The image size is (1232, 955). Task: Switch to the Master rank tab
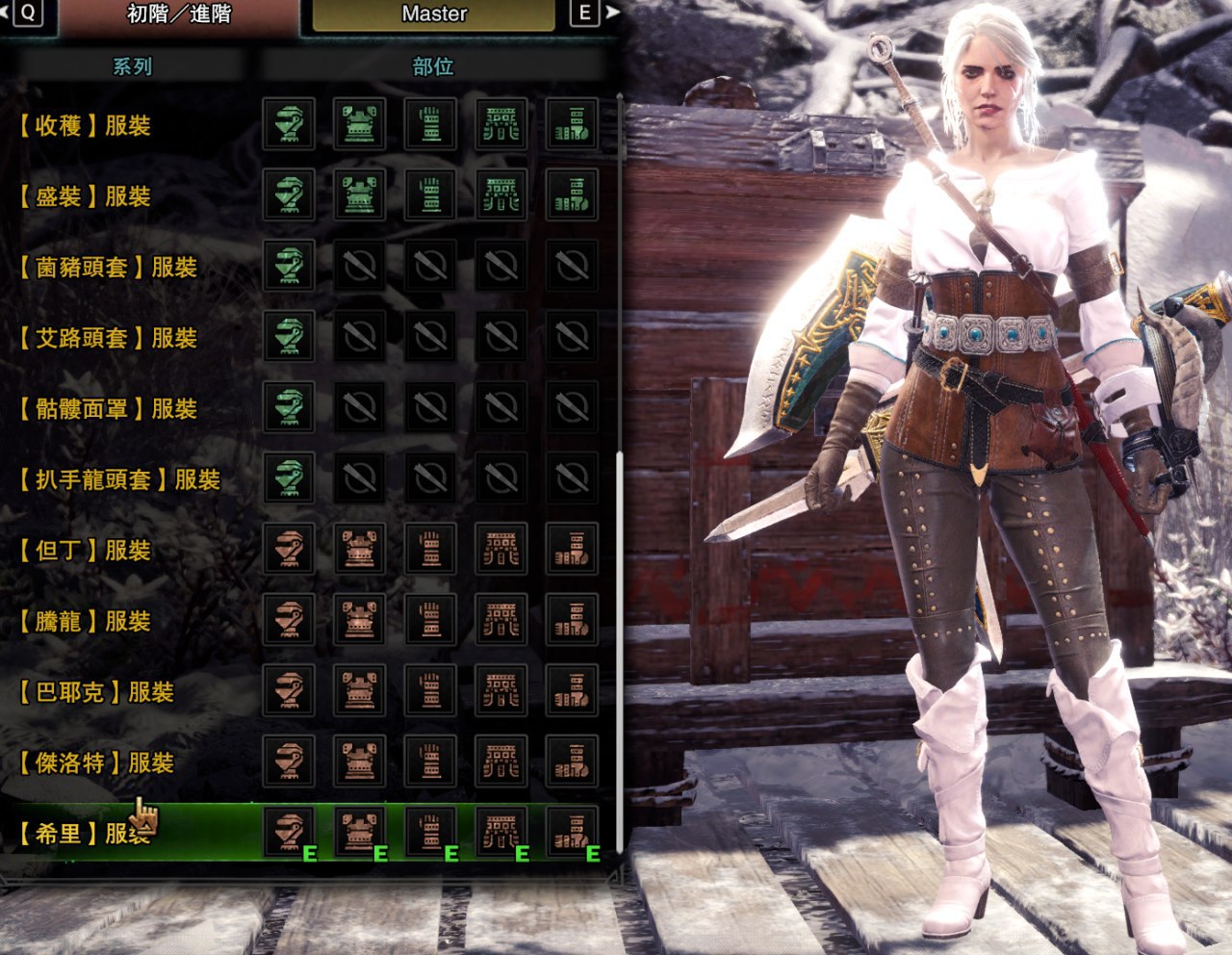coord(434,14)
